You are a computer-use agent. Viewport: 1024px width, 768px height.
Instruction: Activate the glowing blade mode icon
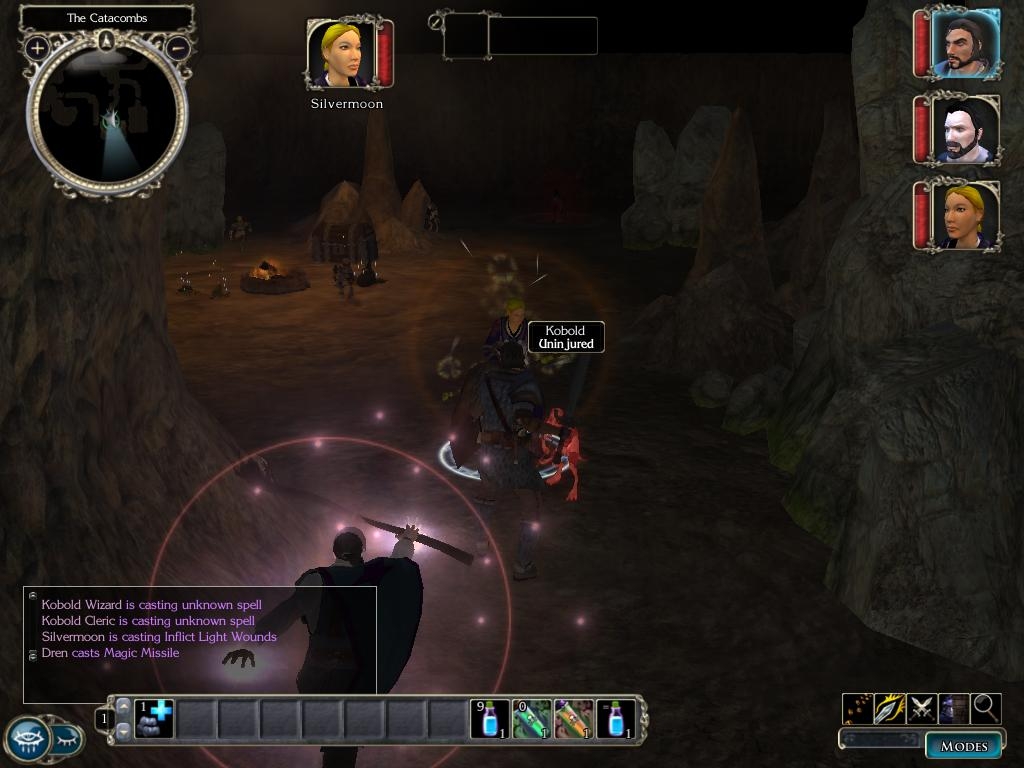(889, 708)
